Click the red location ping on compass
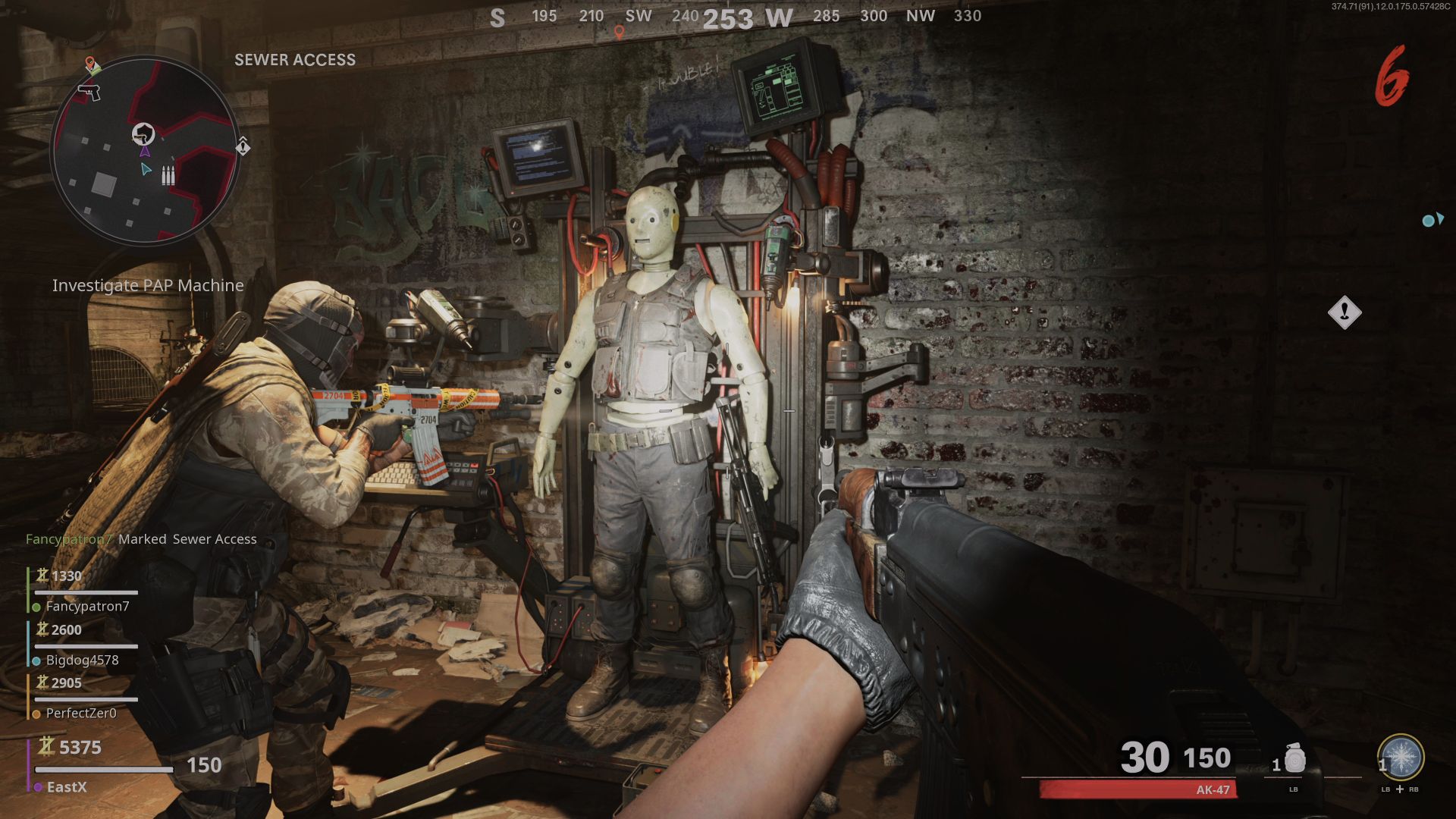1456x819 pixels. point(619,33)
